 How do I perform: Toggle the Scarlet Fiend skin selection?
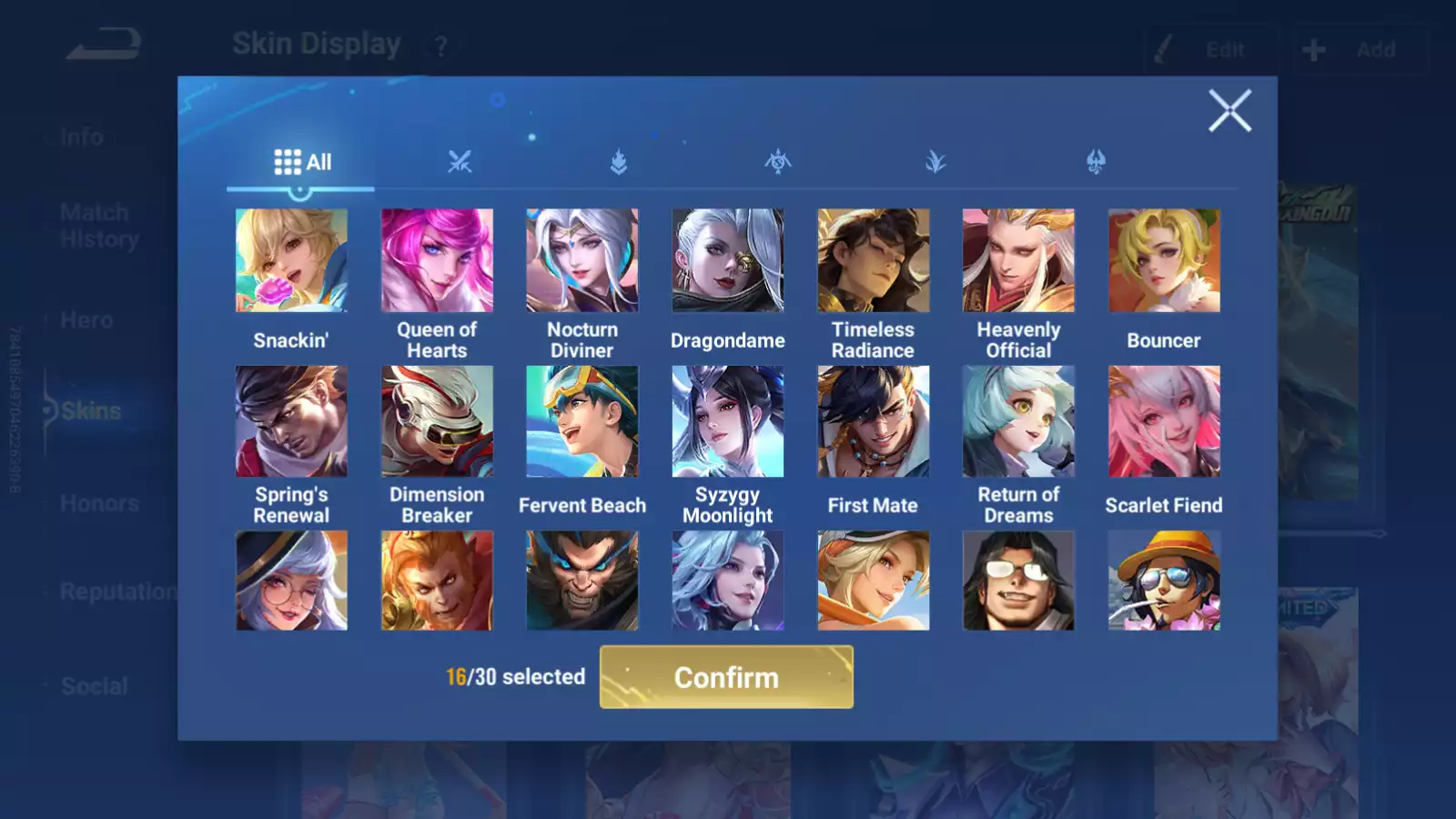click(1164, 420)
